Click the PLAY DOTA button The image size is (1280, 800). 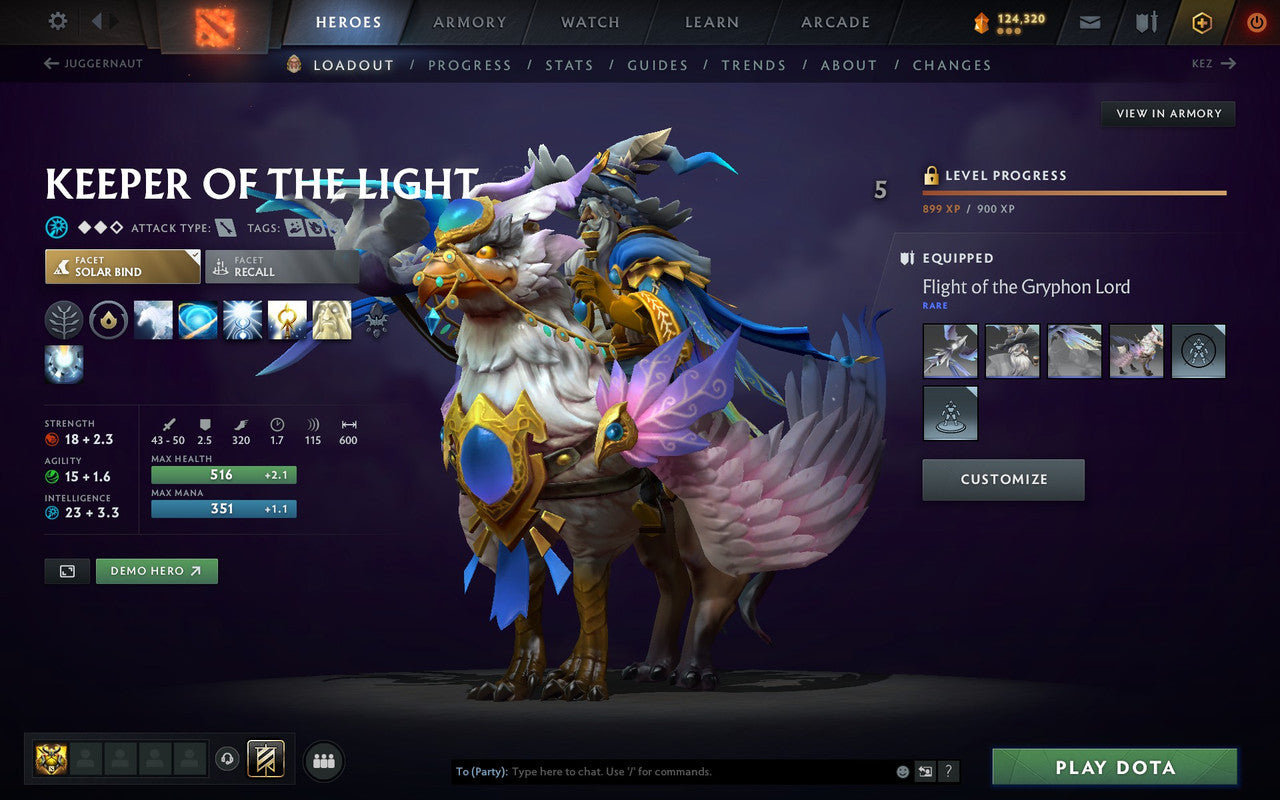[1113, 767]
